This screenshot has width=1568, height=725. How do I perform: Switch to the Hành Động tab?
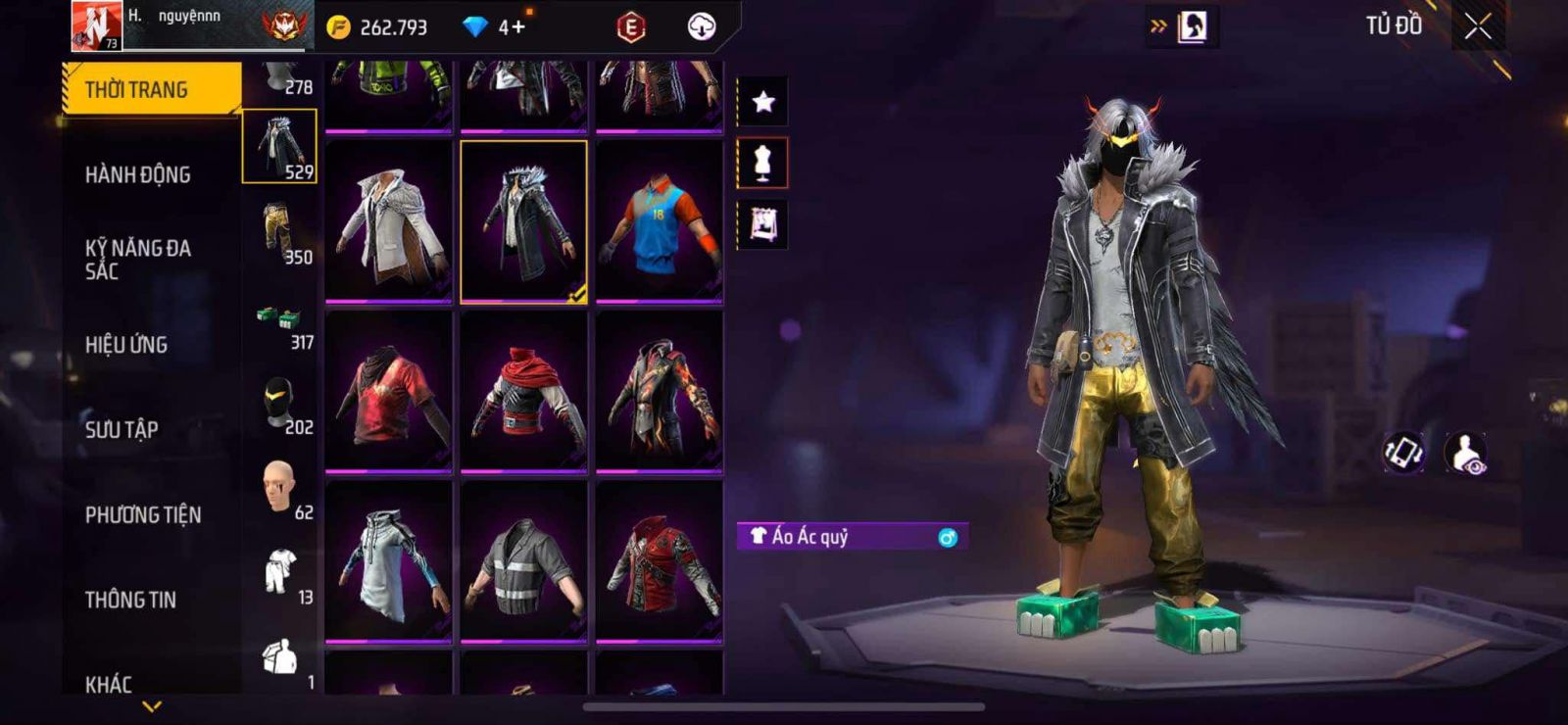point(138,174)
